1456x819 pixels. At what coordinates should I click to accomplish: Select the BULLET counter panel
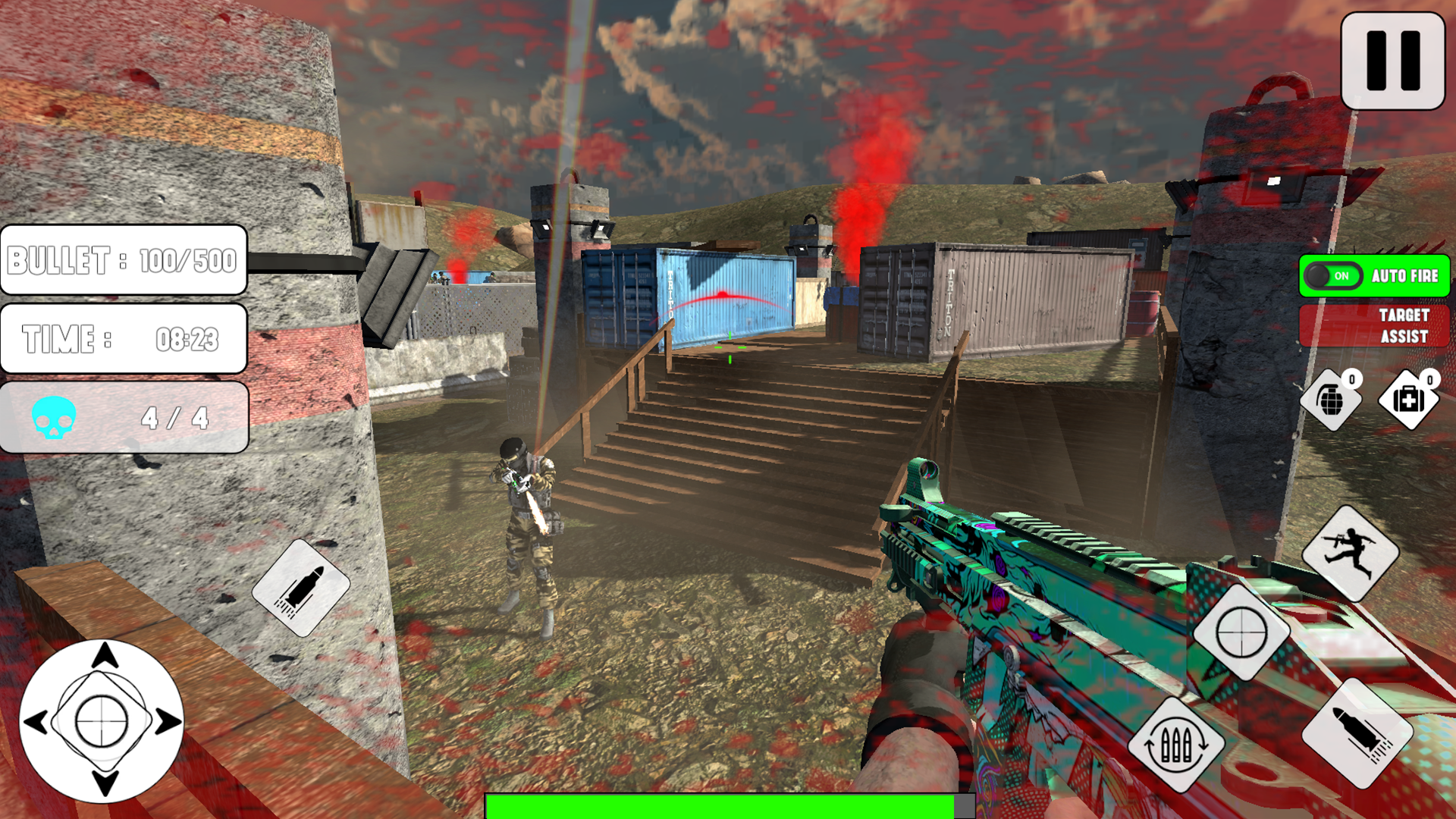(124, 260)
